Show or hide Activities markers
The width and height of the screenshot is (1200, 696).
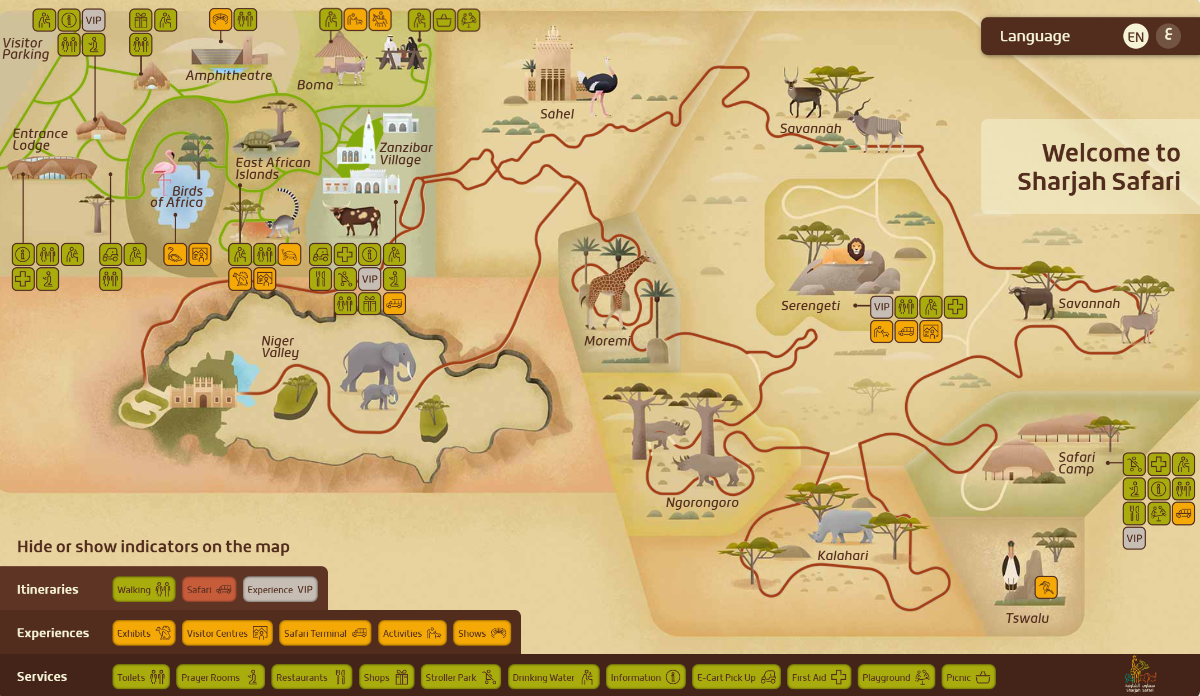coord(412,633)
